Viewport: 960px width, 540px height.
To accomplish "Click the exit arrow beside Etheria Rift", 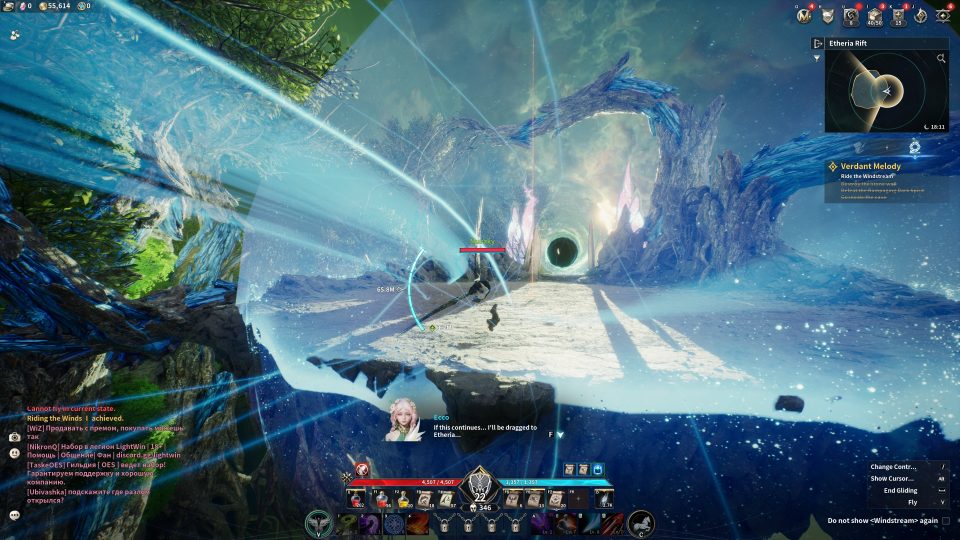I will [x=818, y=44].
